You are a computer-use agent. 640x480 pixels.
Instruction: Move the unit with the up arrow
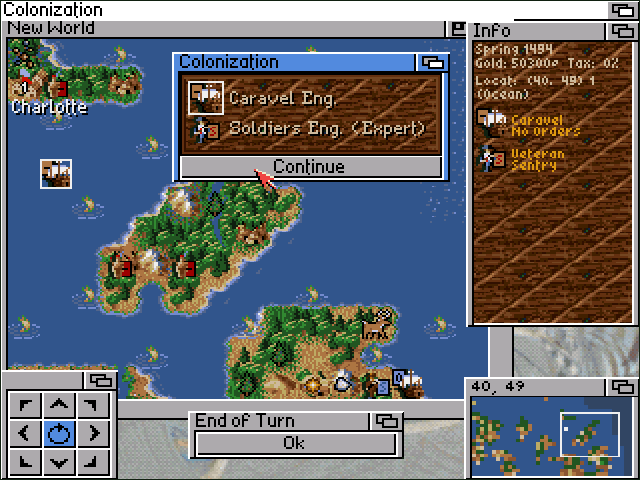click(x=60, y=405)
